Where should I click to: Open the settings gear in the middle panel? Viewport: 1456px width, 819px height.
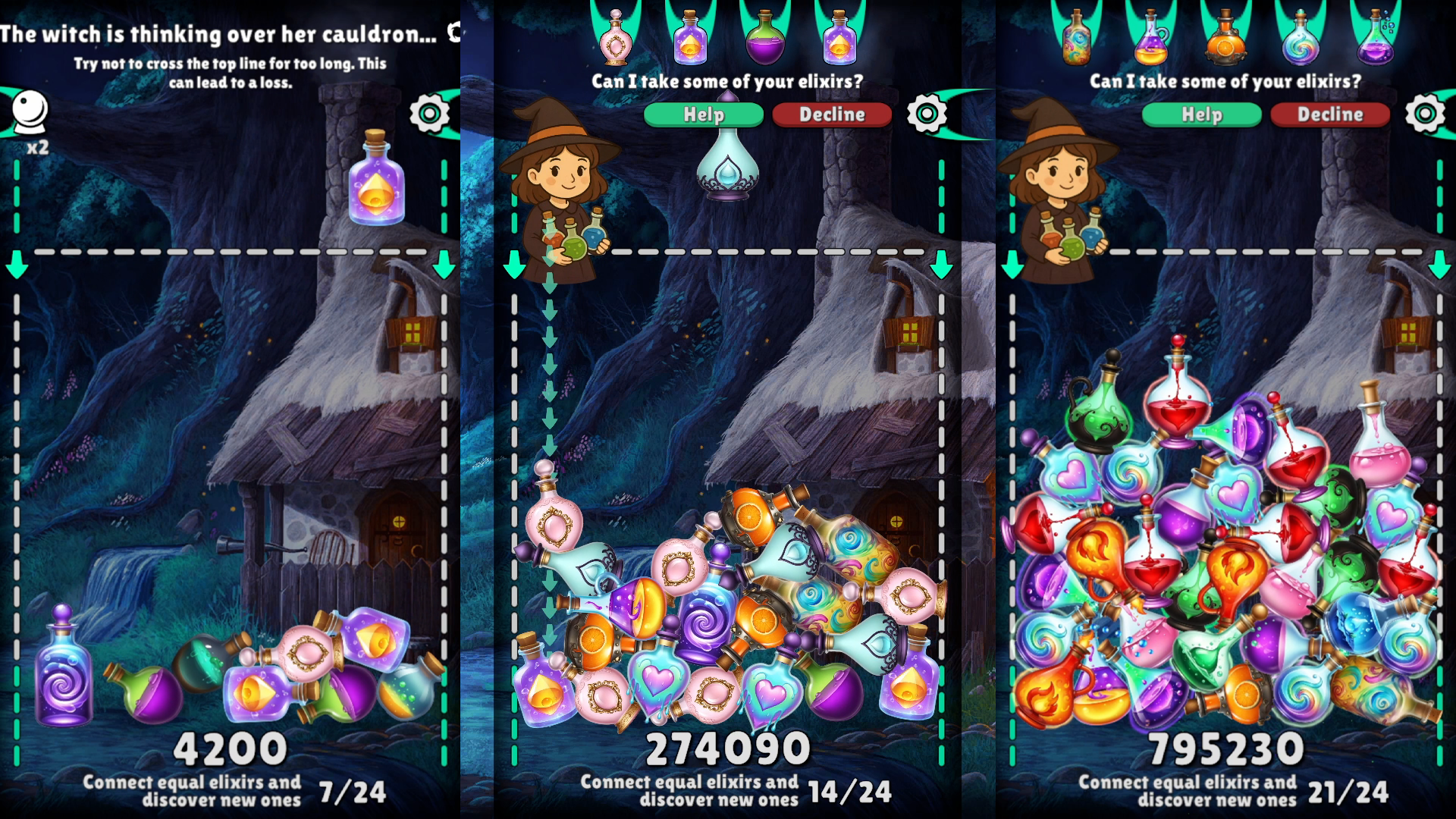tap(929, 111)
